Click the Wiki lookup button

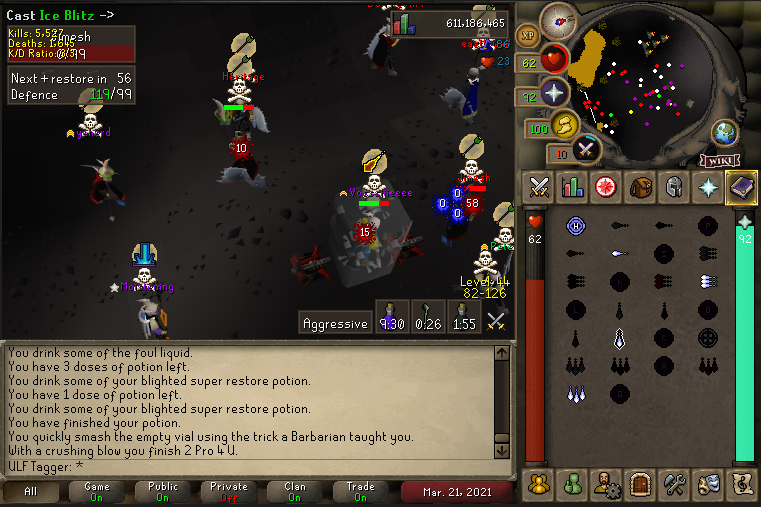coord(720,160)
